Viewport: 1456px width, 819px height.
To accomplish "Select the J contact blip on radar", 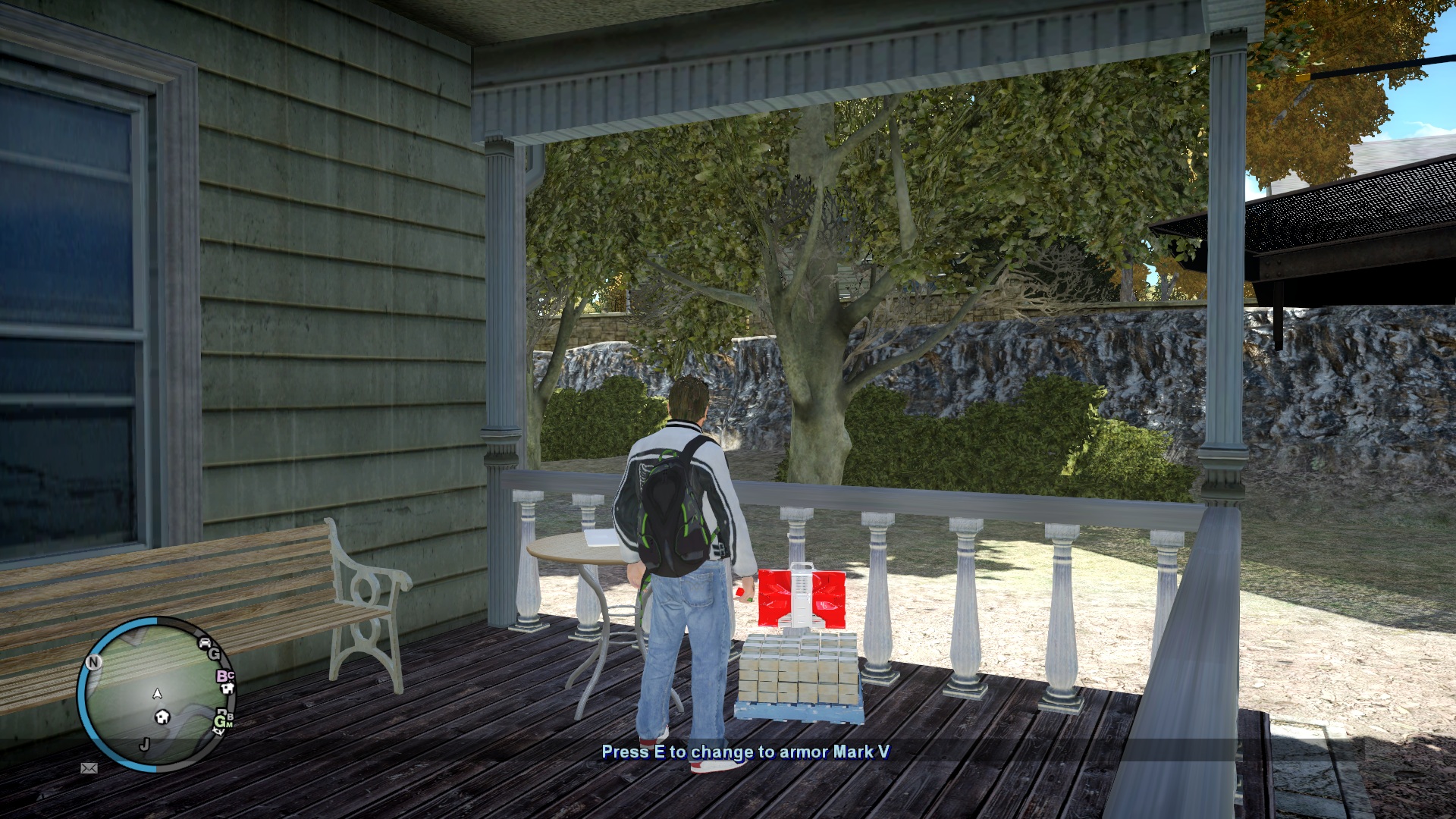I will coord(144,744).
